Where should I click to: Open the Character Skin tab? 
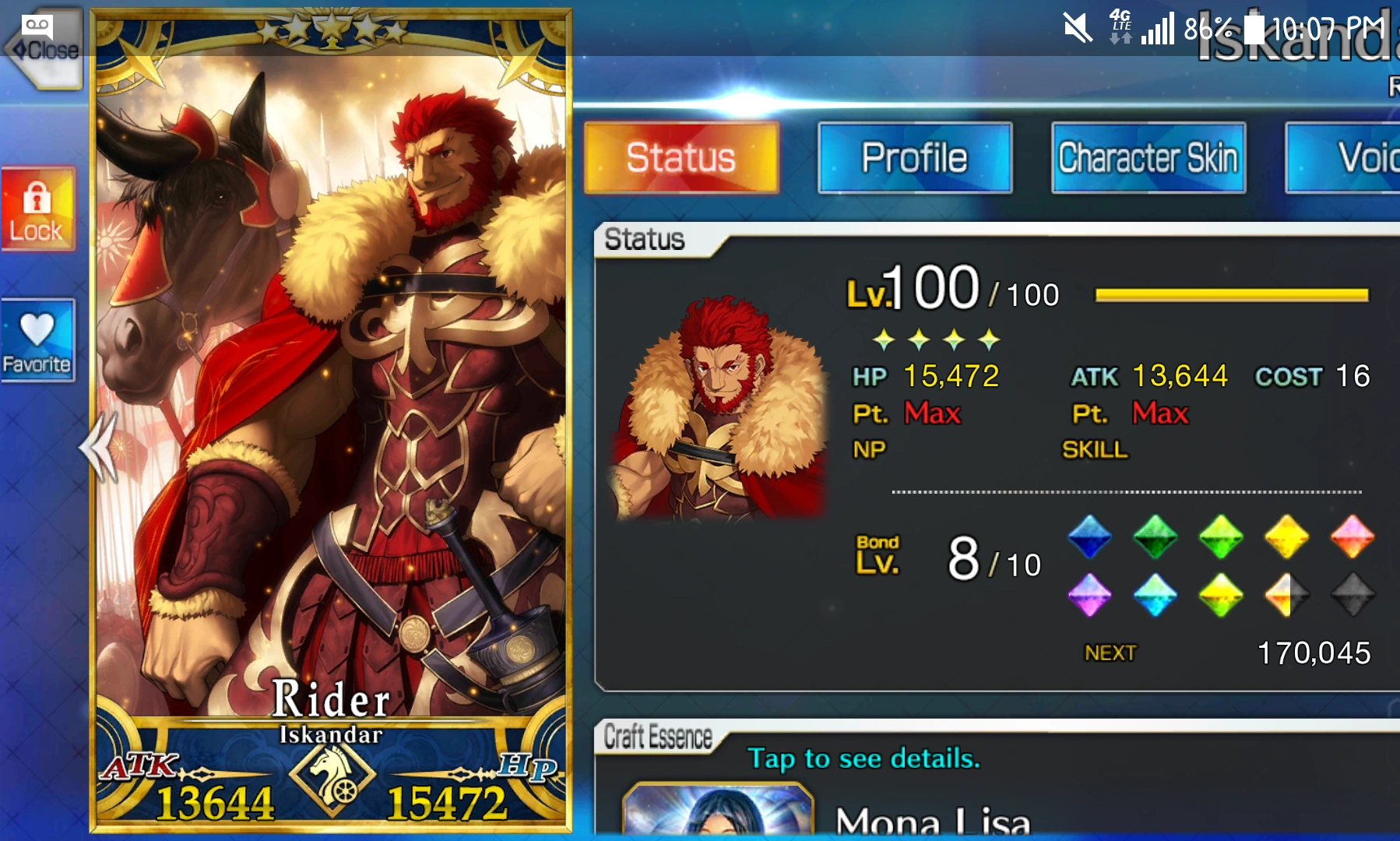[x=1147, y=157]
